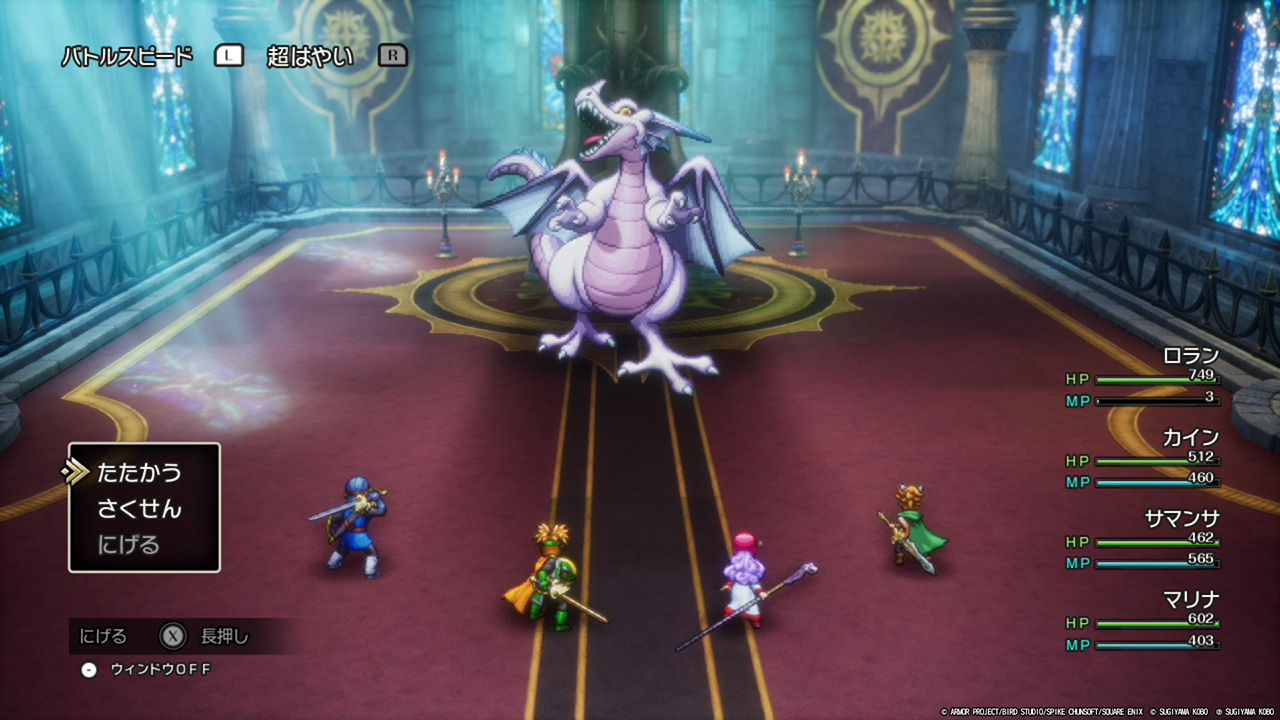1280x720 pixels.
Task: Choose さくせん from the command menu
Action: (139, 509)
